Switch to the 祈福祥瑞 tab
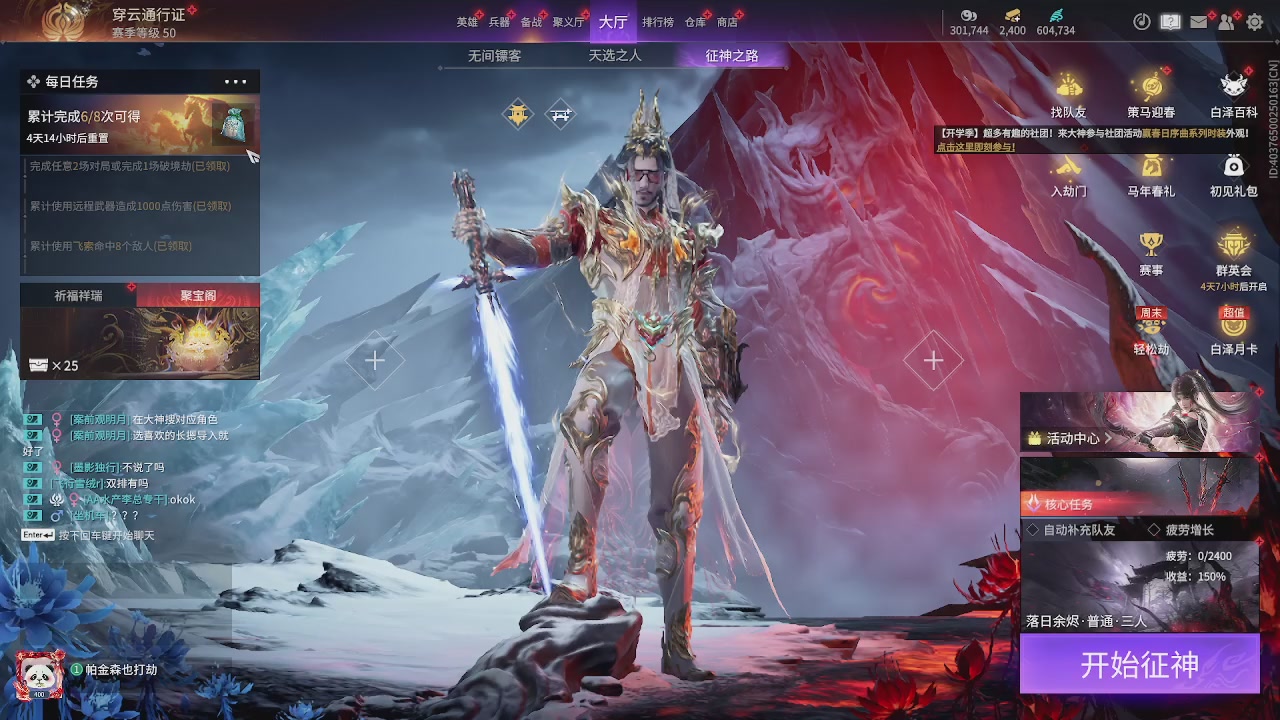Screen dimensions: 1280x720 pos(78,295)
